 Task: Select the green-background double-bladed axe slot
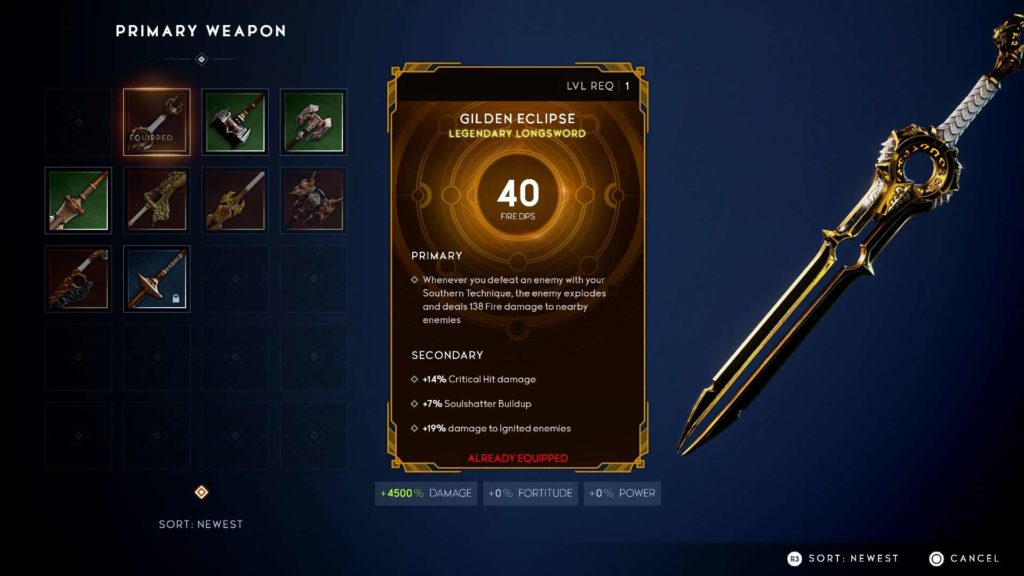[313, 122]
